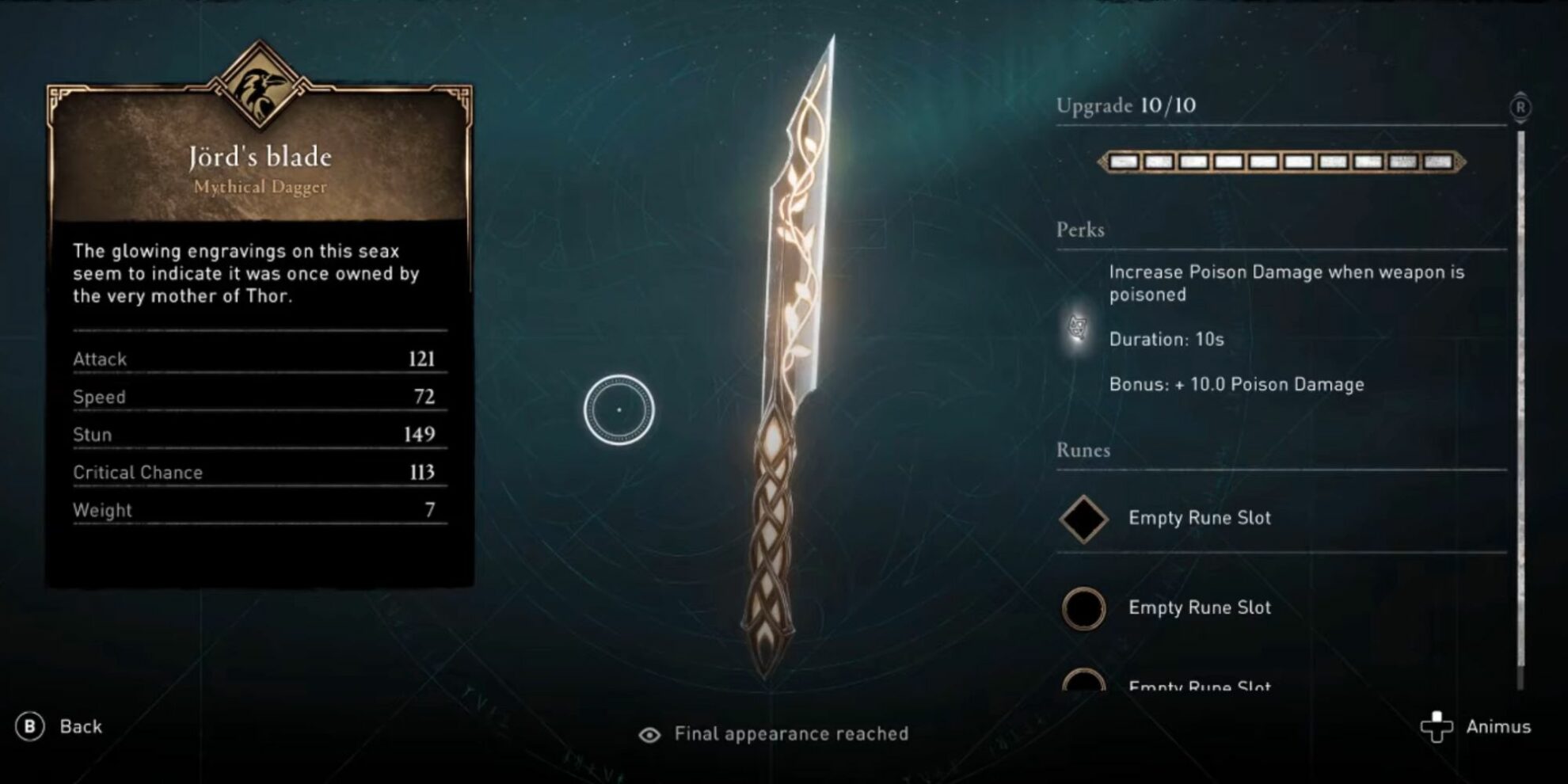Expand the Perks section

(1081, 230)
